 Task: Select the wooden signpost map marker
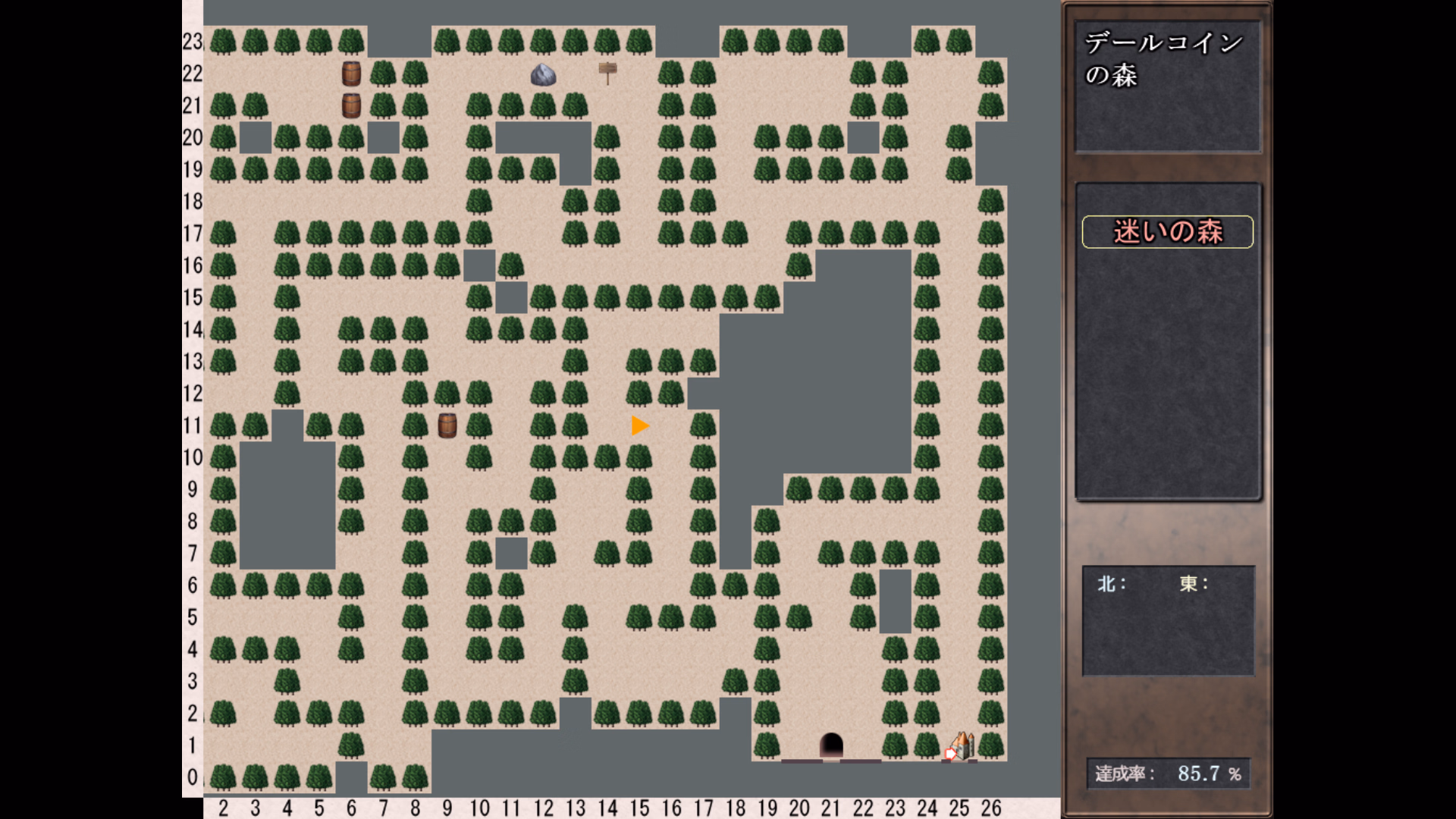[x=607, y=73]
